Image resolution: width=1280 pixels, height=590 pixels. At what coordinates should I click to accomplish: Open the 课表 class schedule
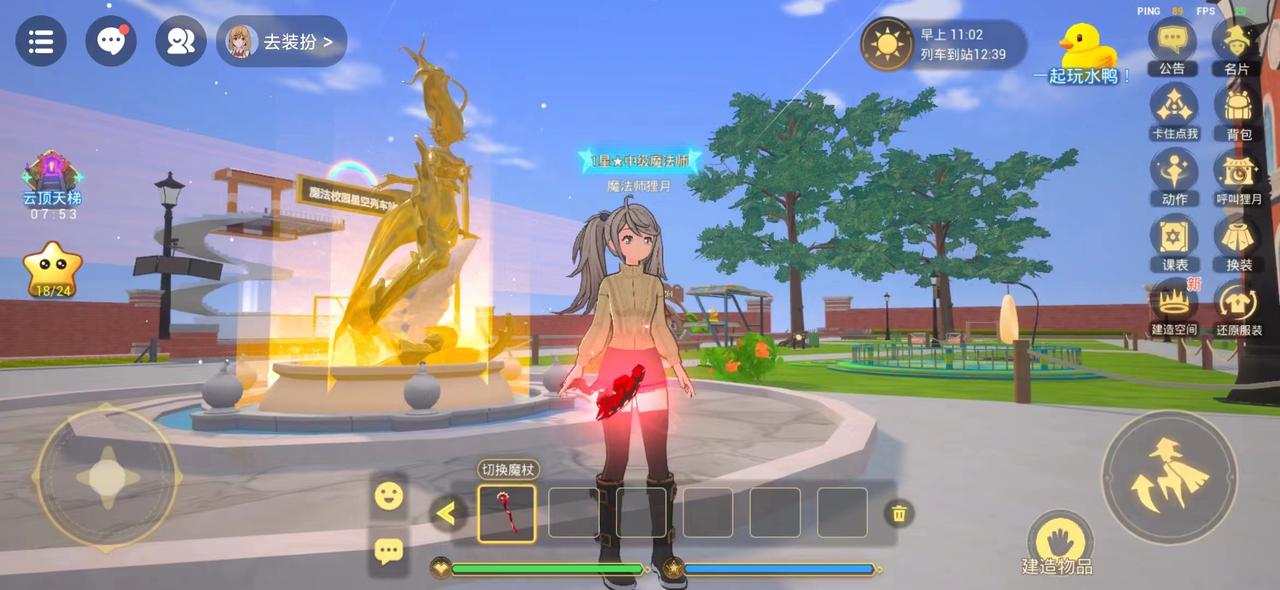(1173, 240)
